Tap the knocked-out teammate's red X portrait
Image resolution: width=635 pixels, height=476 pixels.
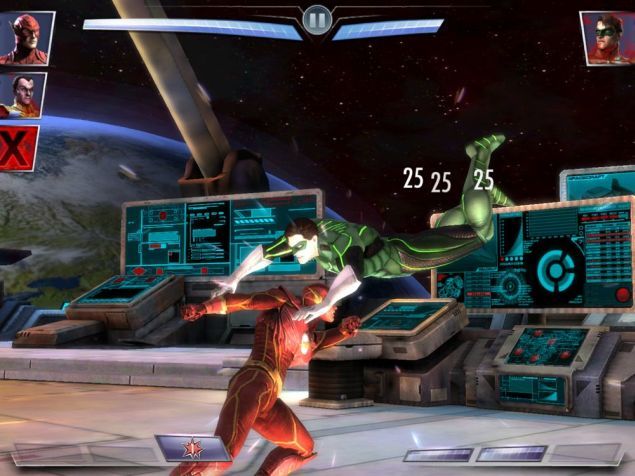[x=17, y=148]
